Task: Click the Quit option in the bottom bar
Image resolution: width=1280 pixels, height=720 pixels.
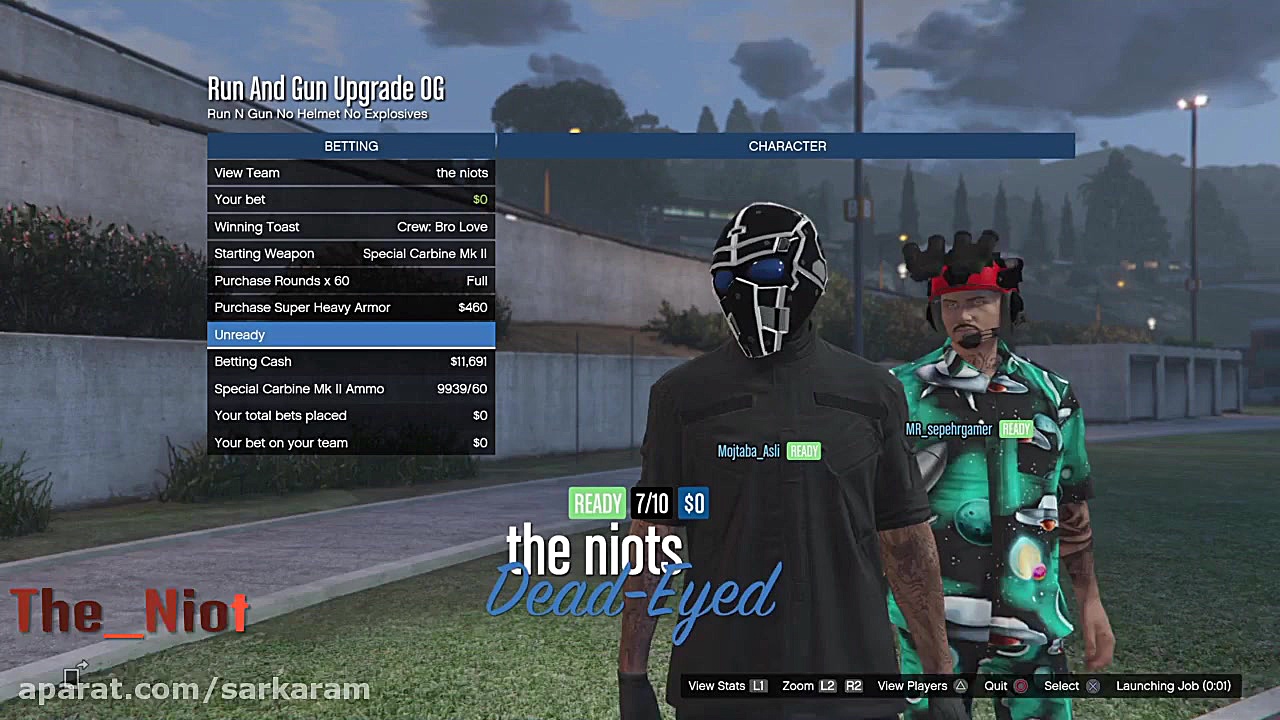Action: click(x=995, y=686)
